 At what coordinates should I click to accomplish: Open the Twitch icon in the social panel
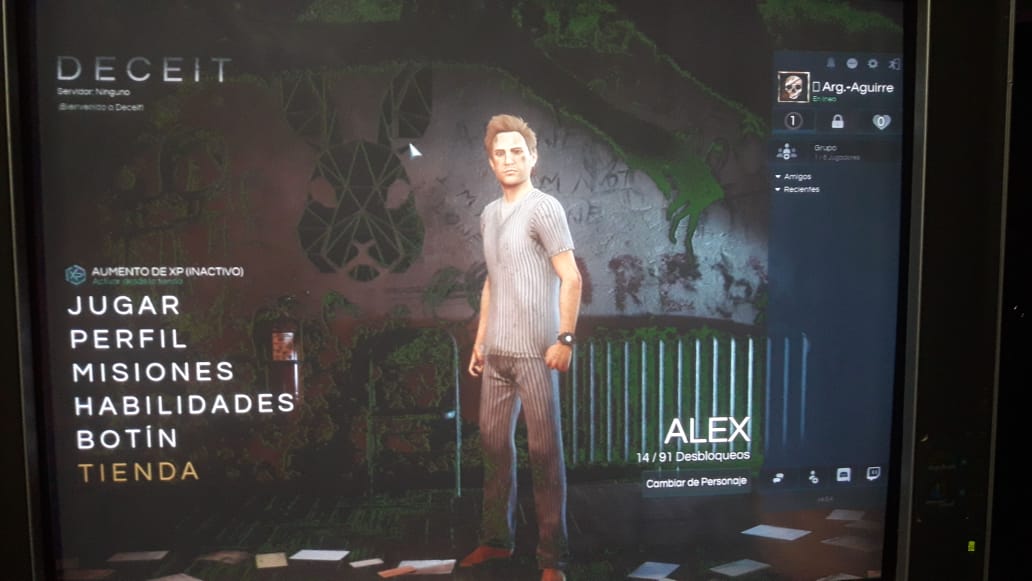click(873, 474)
